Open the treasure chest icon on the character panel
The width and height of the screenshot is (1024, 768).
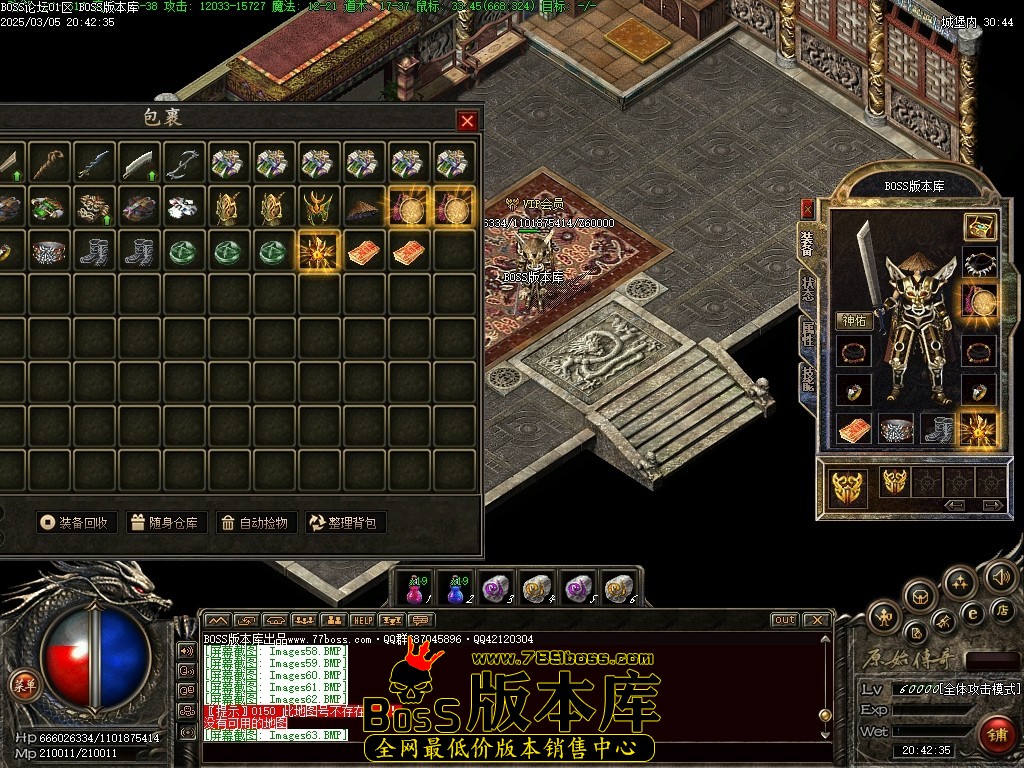click(x=979, y=227)
